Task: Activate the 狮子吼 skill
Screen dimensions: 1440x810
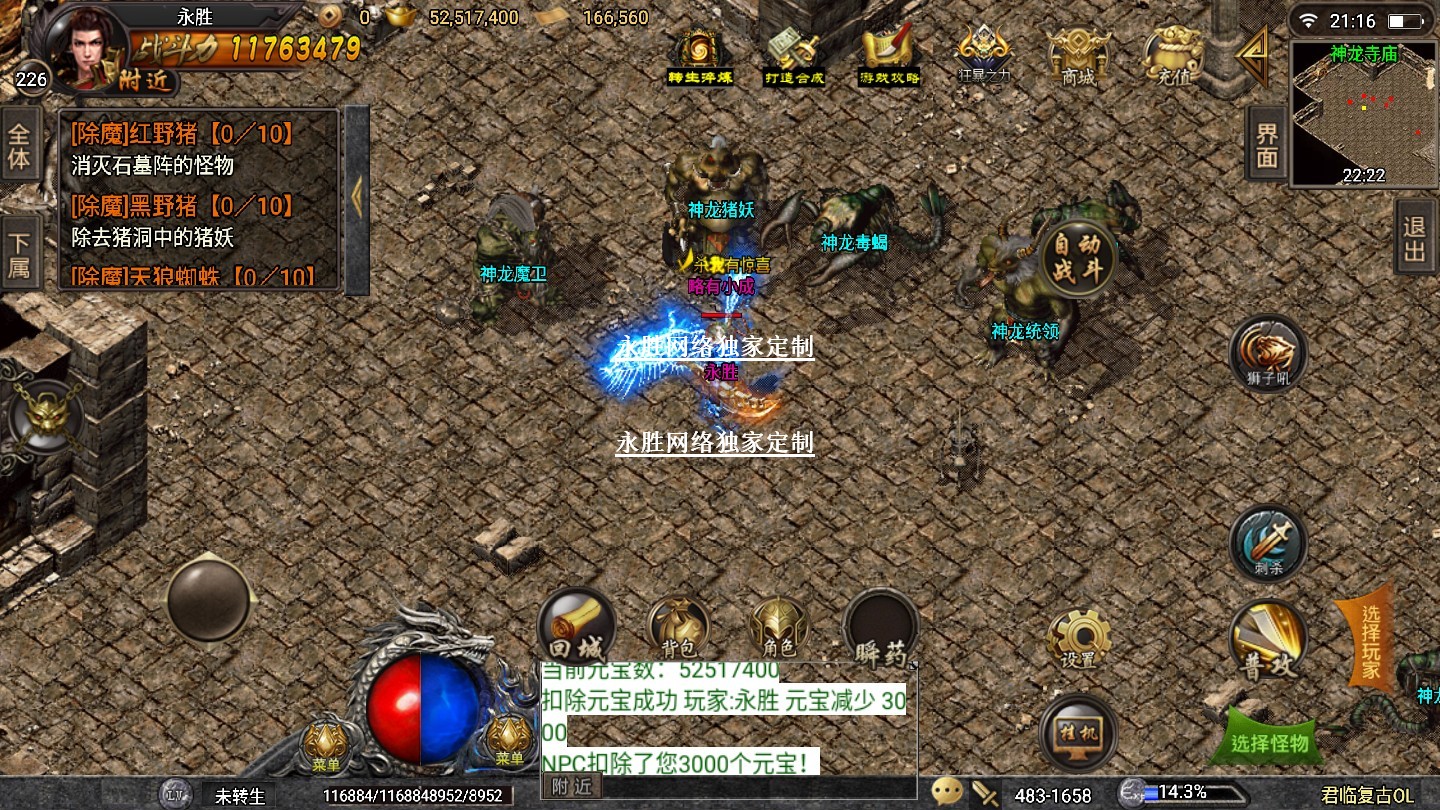Action: 1268,354
